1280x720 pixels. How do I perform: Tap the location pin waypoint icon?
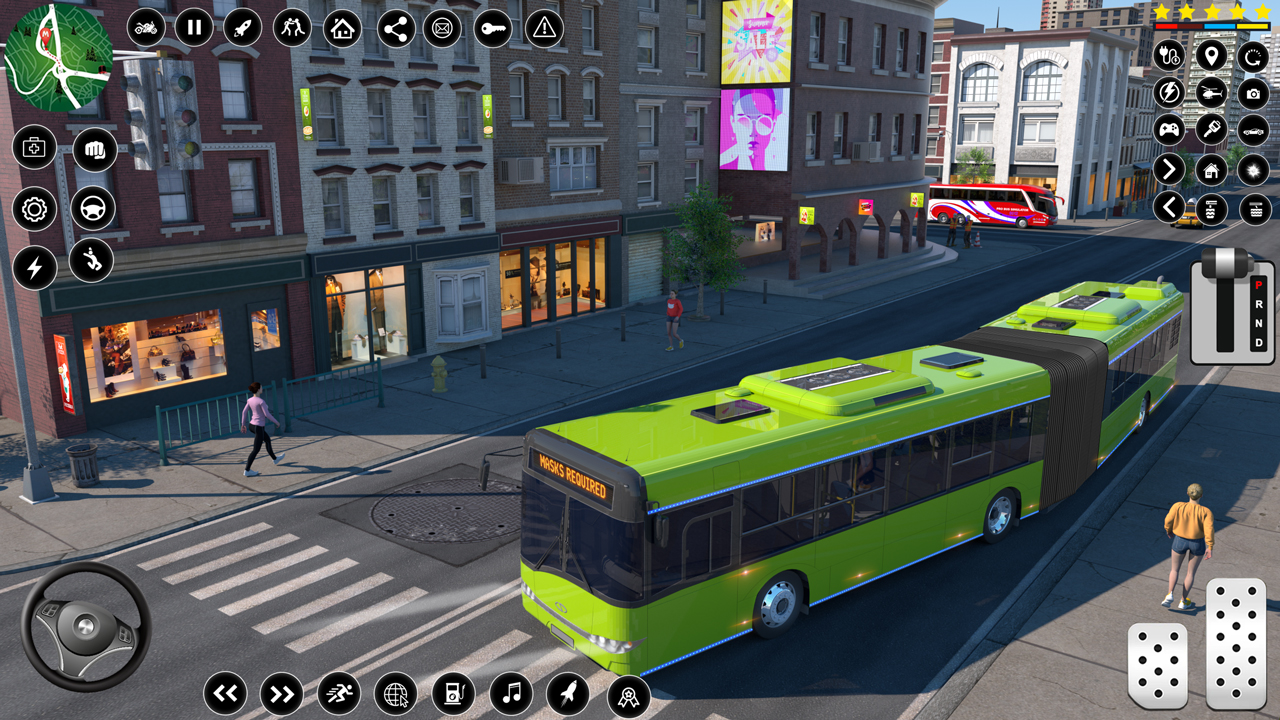coord(1210,56)
